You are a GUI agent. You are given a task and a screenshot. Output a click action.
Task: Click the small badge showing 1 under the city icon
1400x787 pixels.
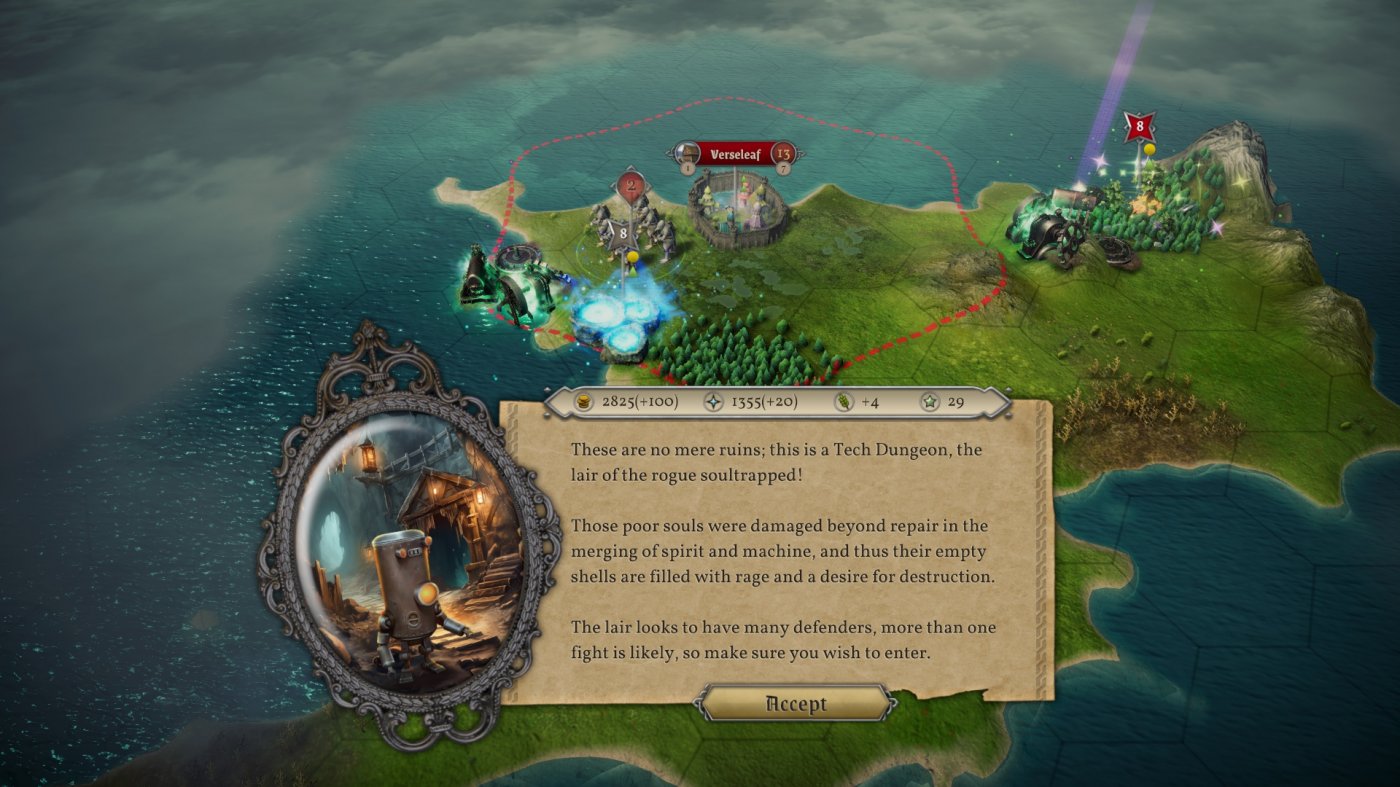[x=687, y=167]
